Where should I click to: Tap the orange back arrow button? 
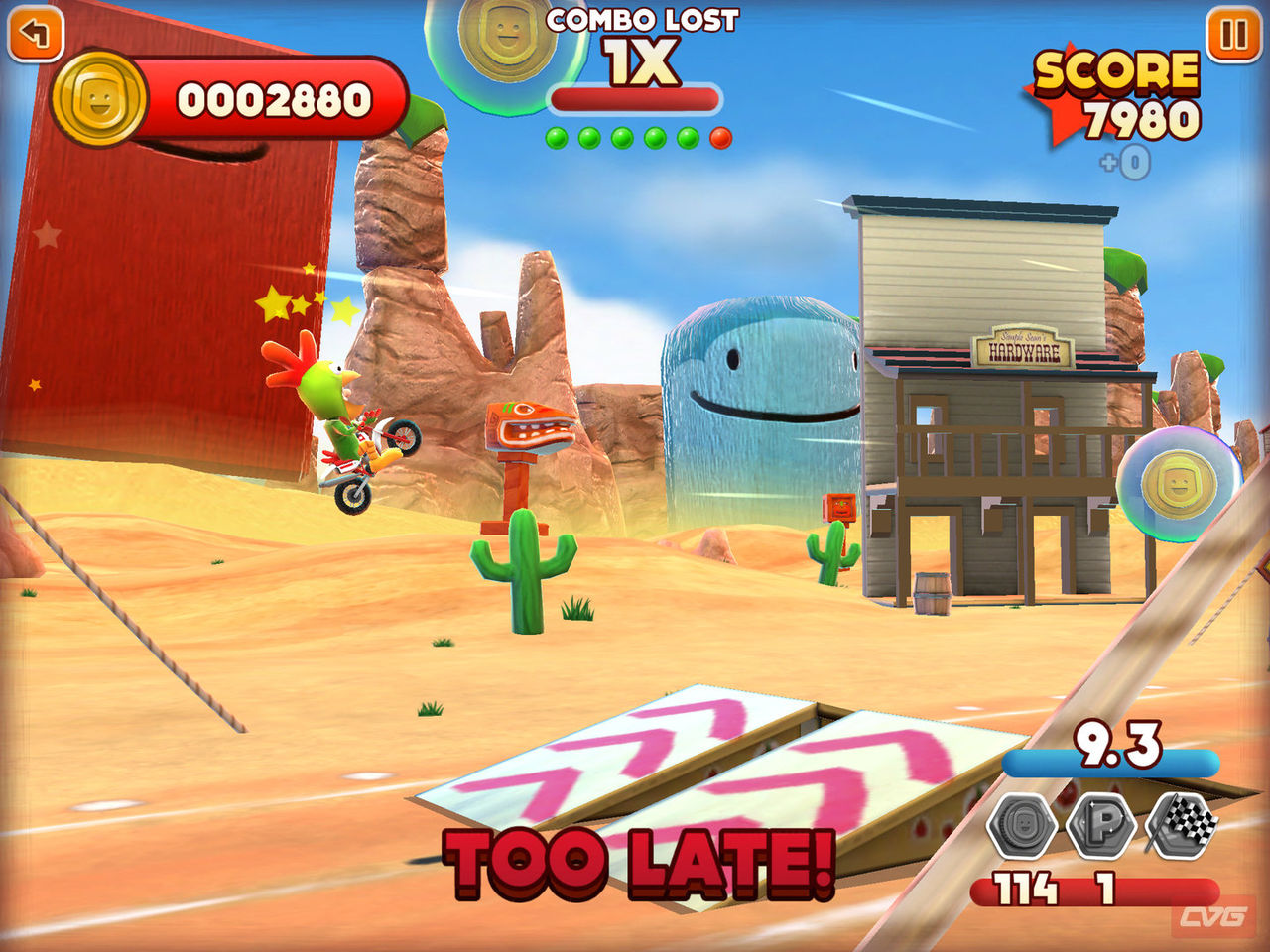35,34
